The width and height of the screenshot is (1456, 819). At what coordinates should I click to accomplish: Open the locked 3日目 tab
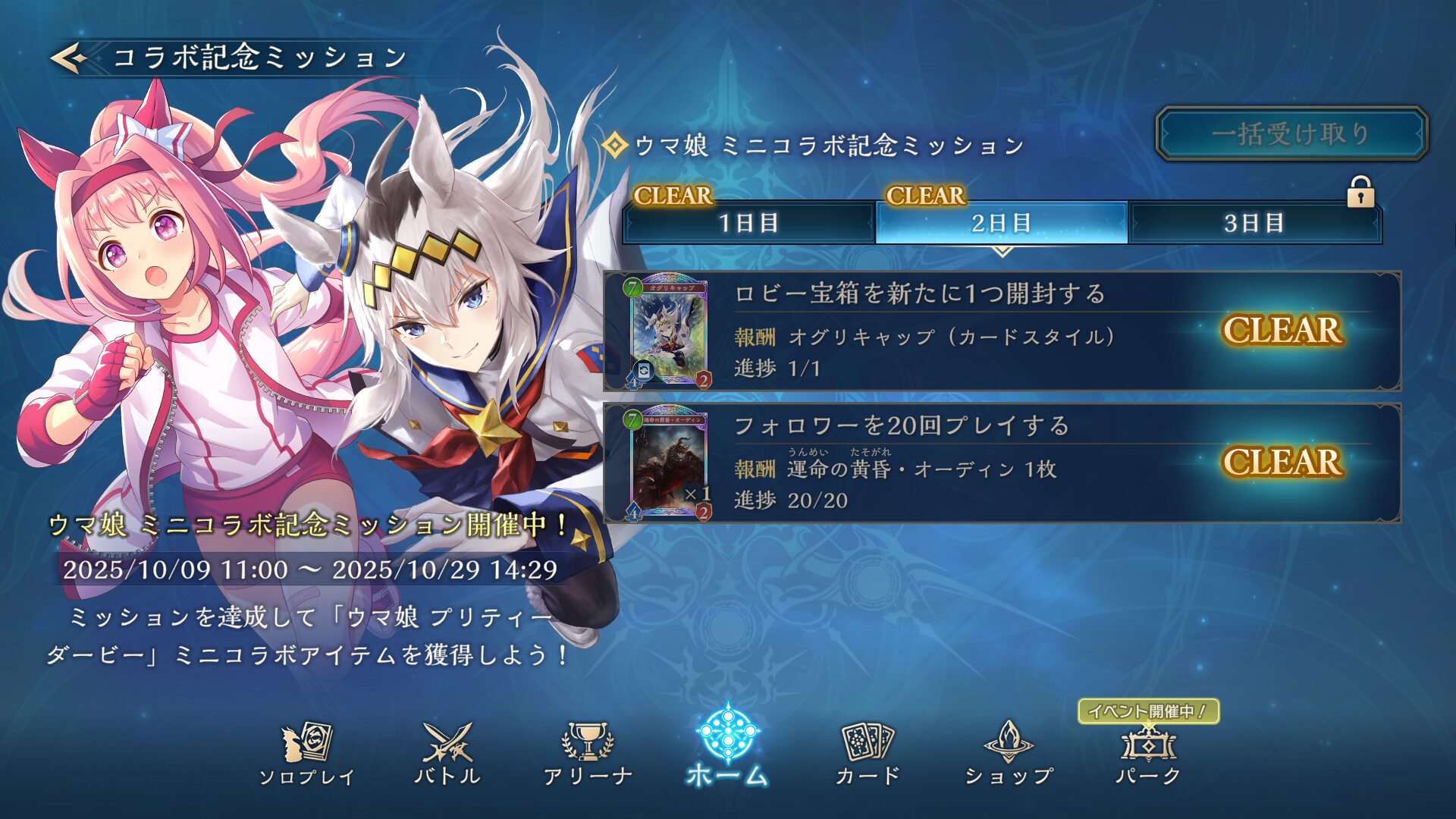point(1254,223)
